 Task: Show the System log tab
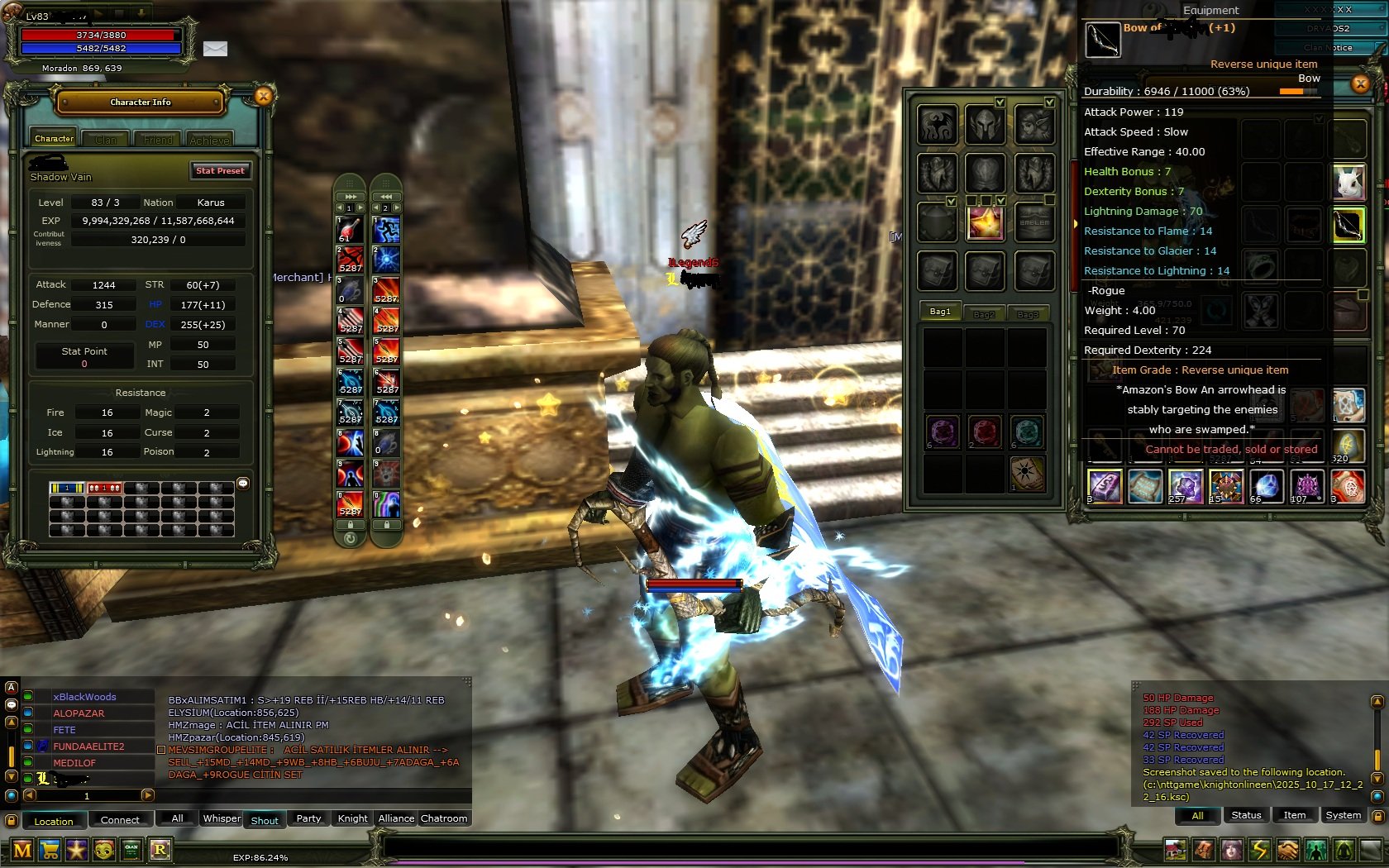(x=1343, y=815)
